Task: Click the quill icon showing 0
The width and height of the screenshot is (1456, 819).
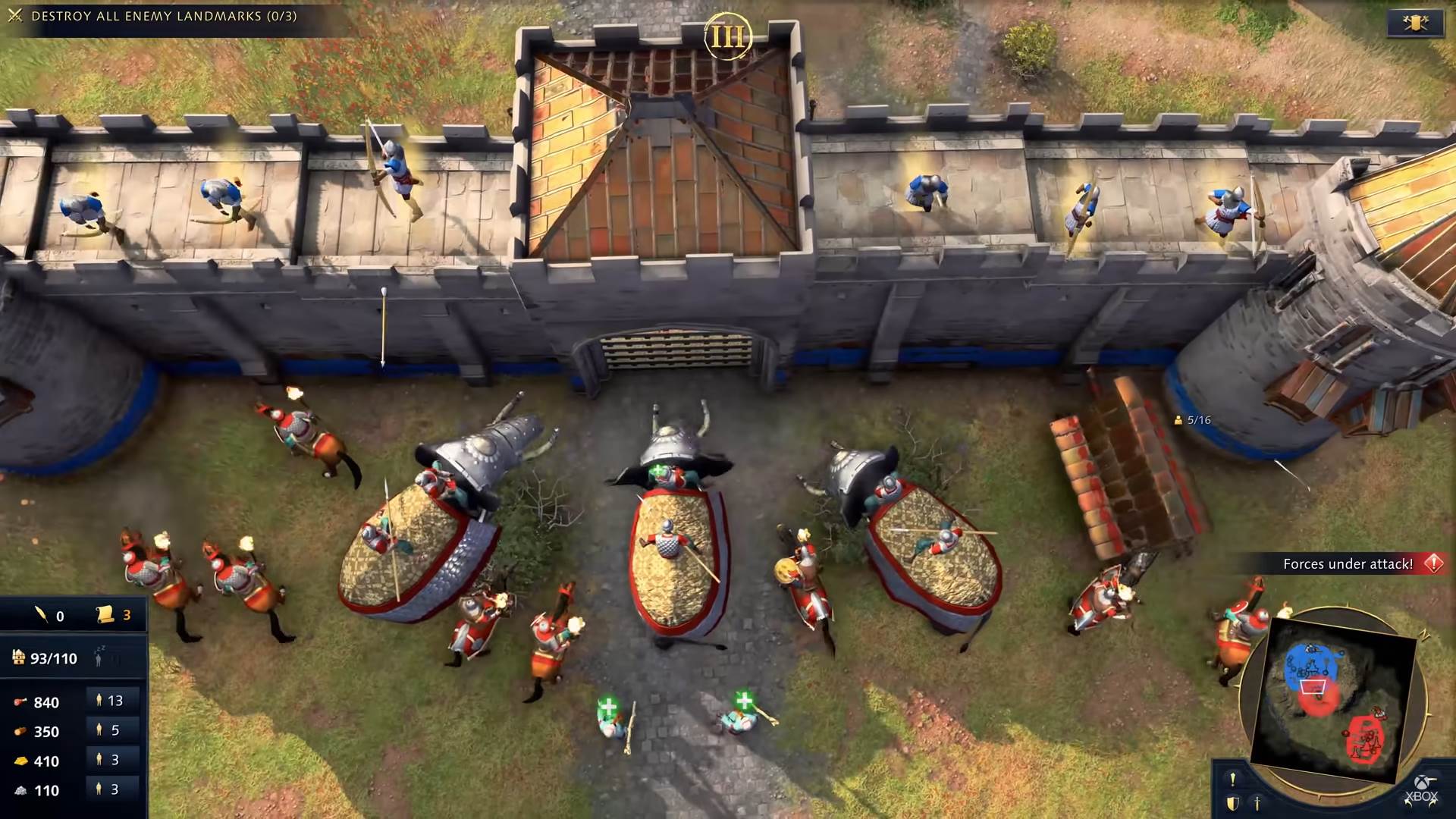Action: 42,614
